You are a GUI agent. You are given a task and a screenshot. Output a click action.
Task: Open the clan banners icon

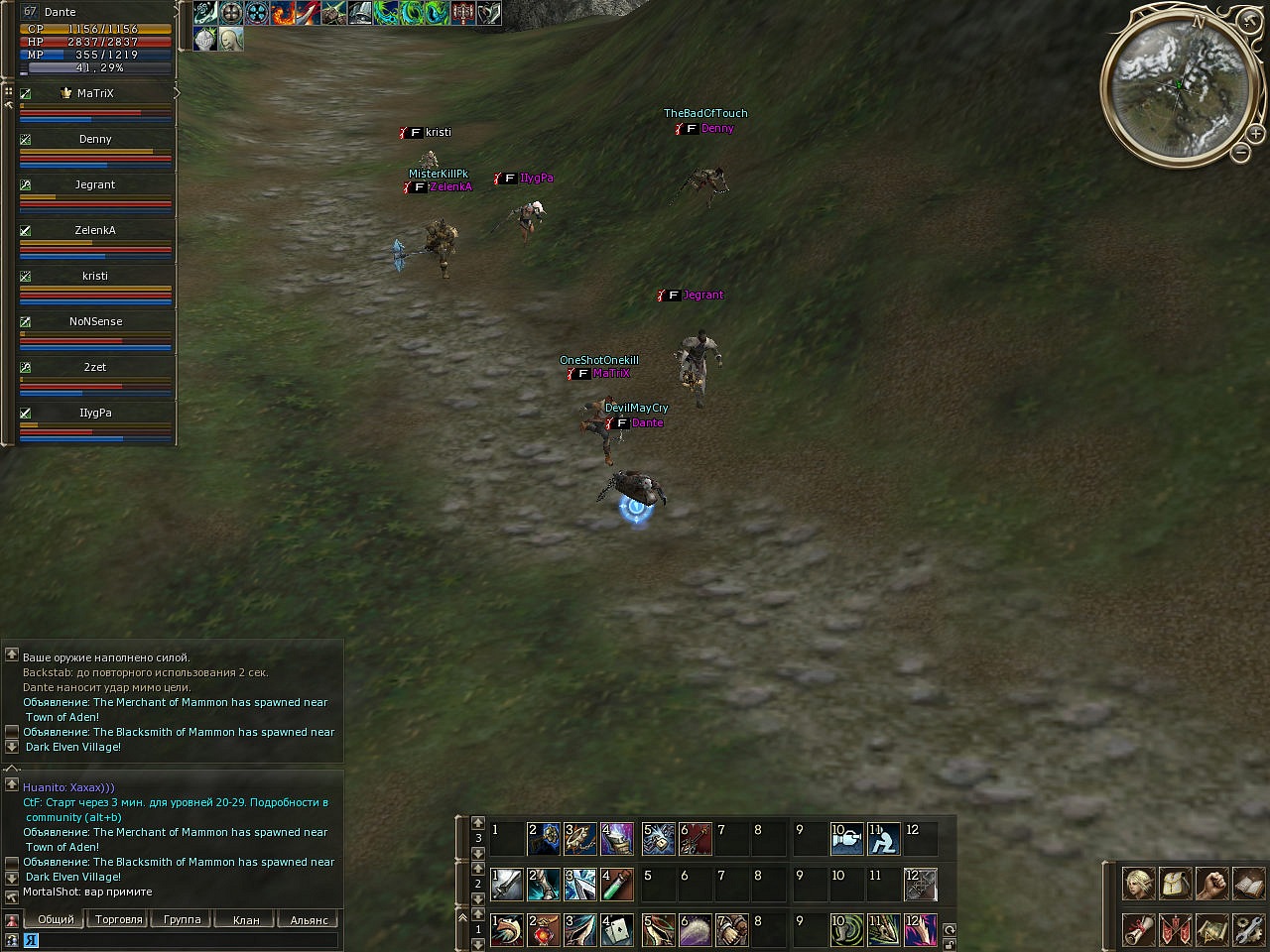click(x=1175, y=930)
